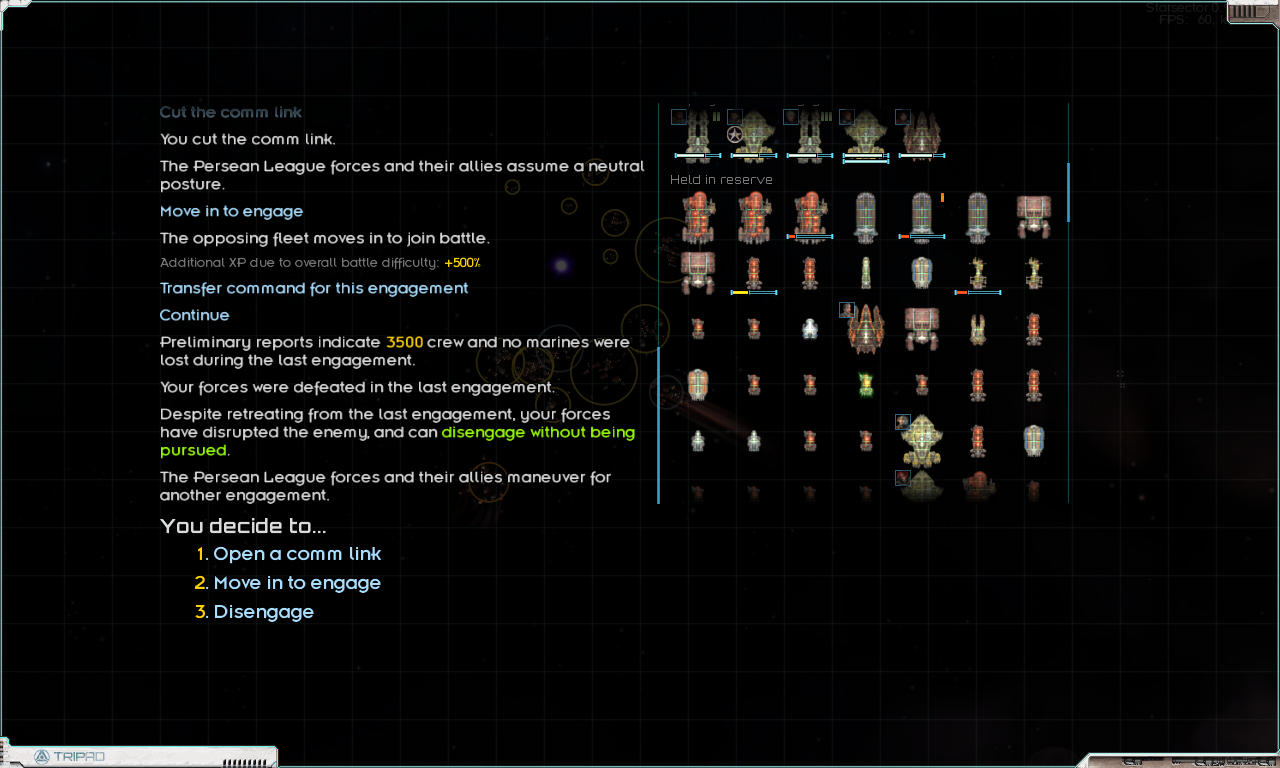
Task: Select the brown carrier at right of the deployed row
Action: pos(922,136)
